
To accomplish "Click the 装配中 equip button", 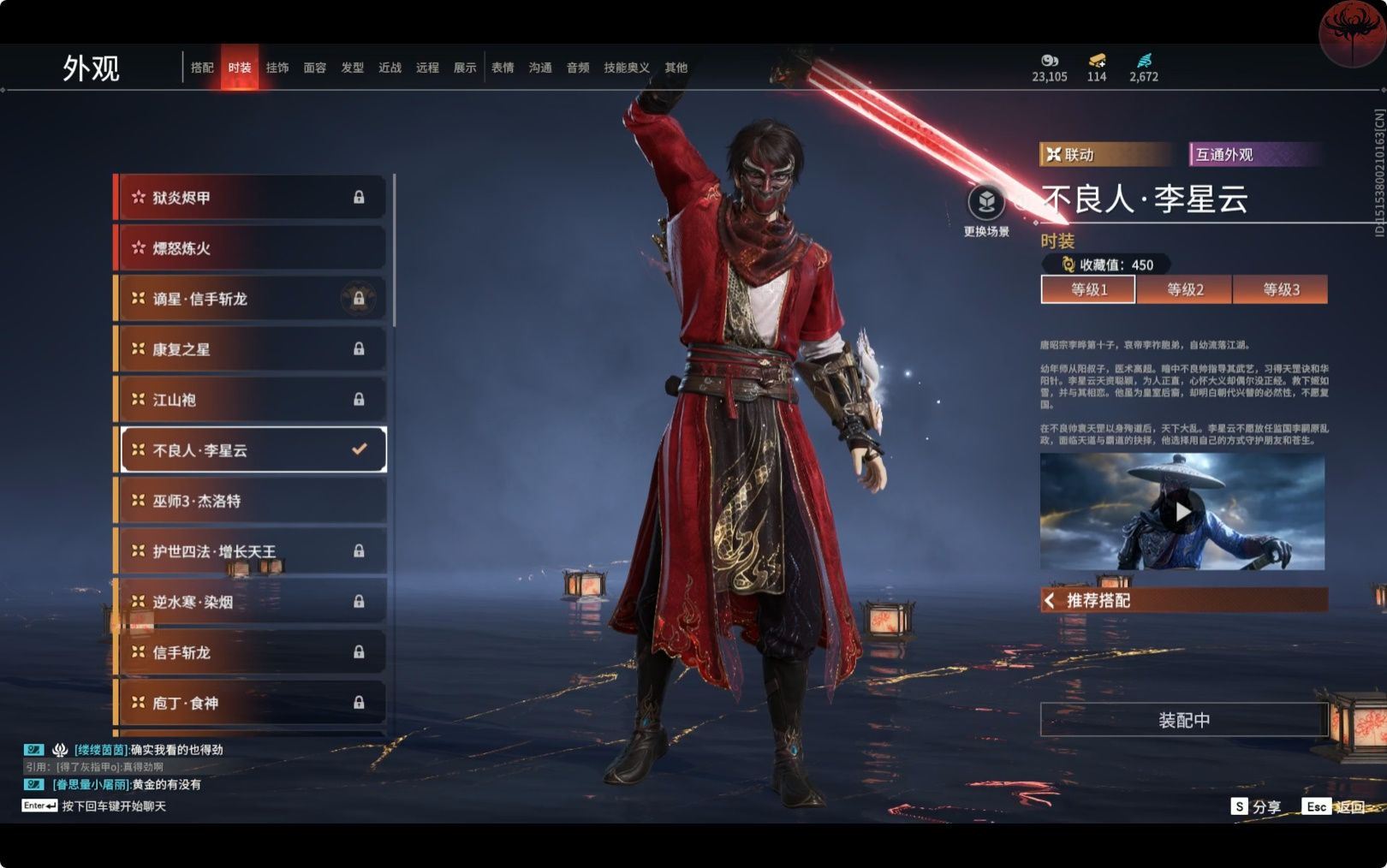I will point(1184,720).
